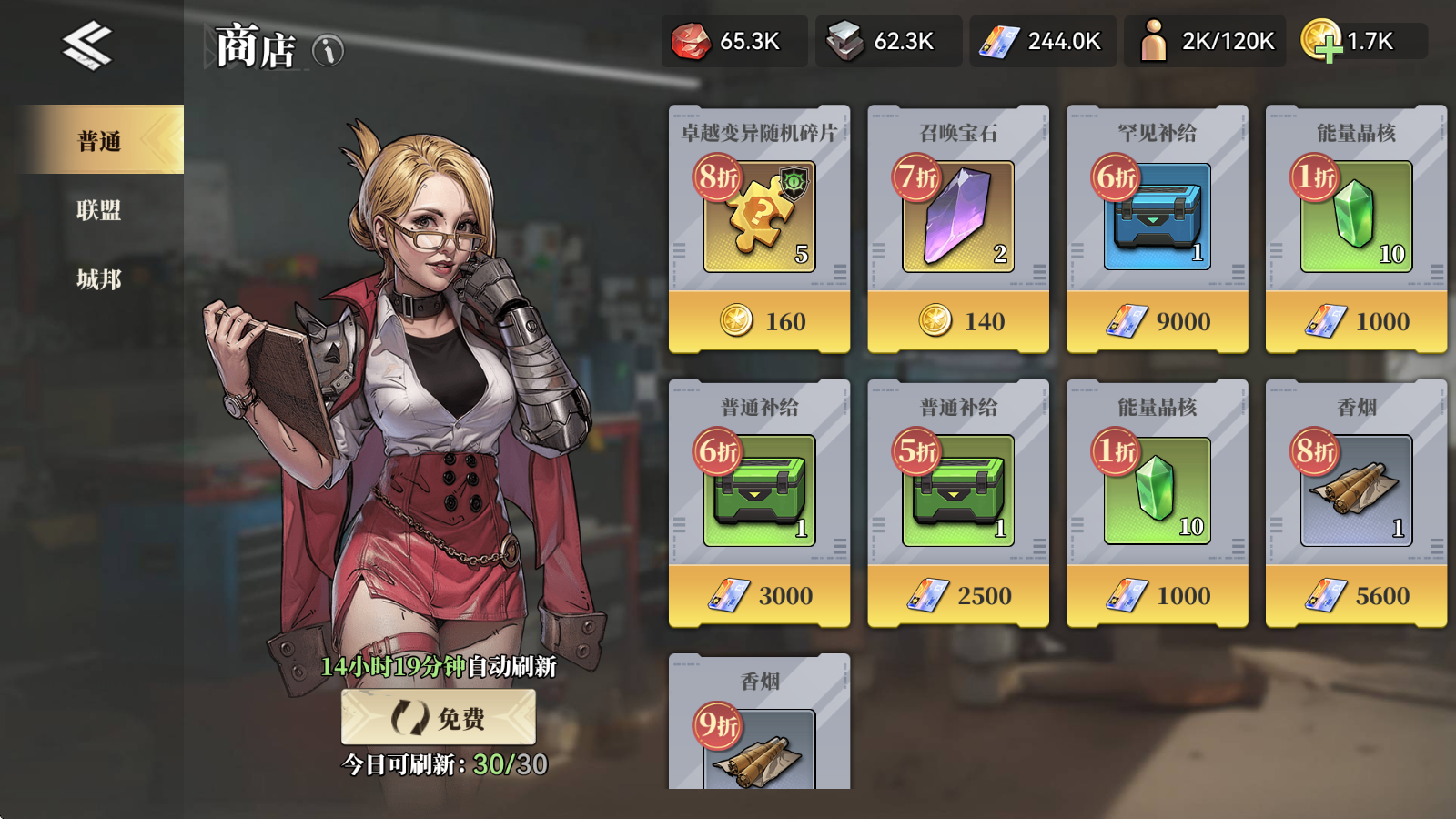
Task: Go back using the double-arrow button
Action: pos(87,45)
